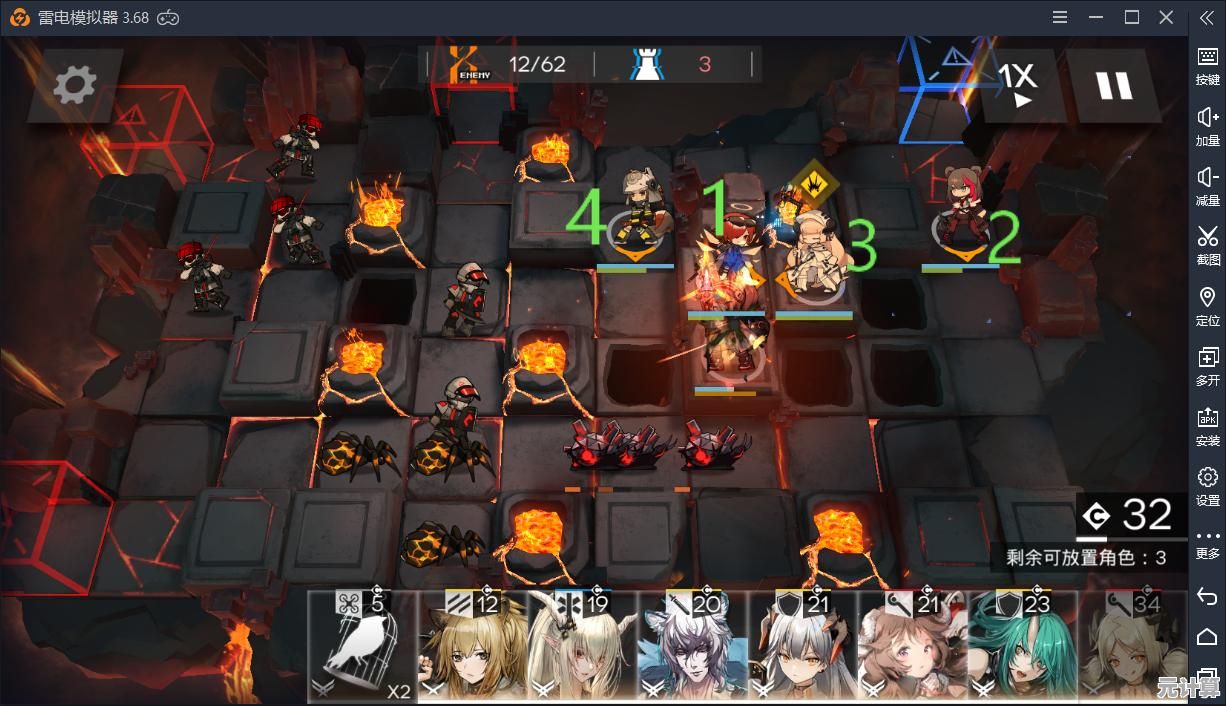Pause the battle
The image size is (1226, 706).
1113,86
